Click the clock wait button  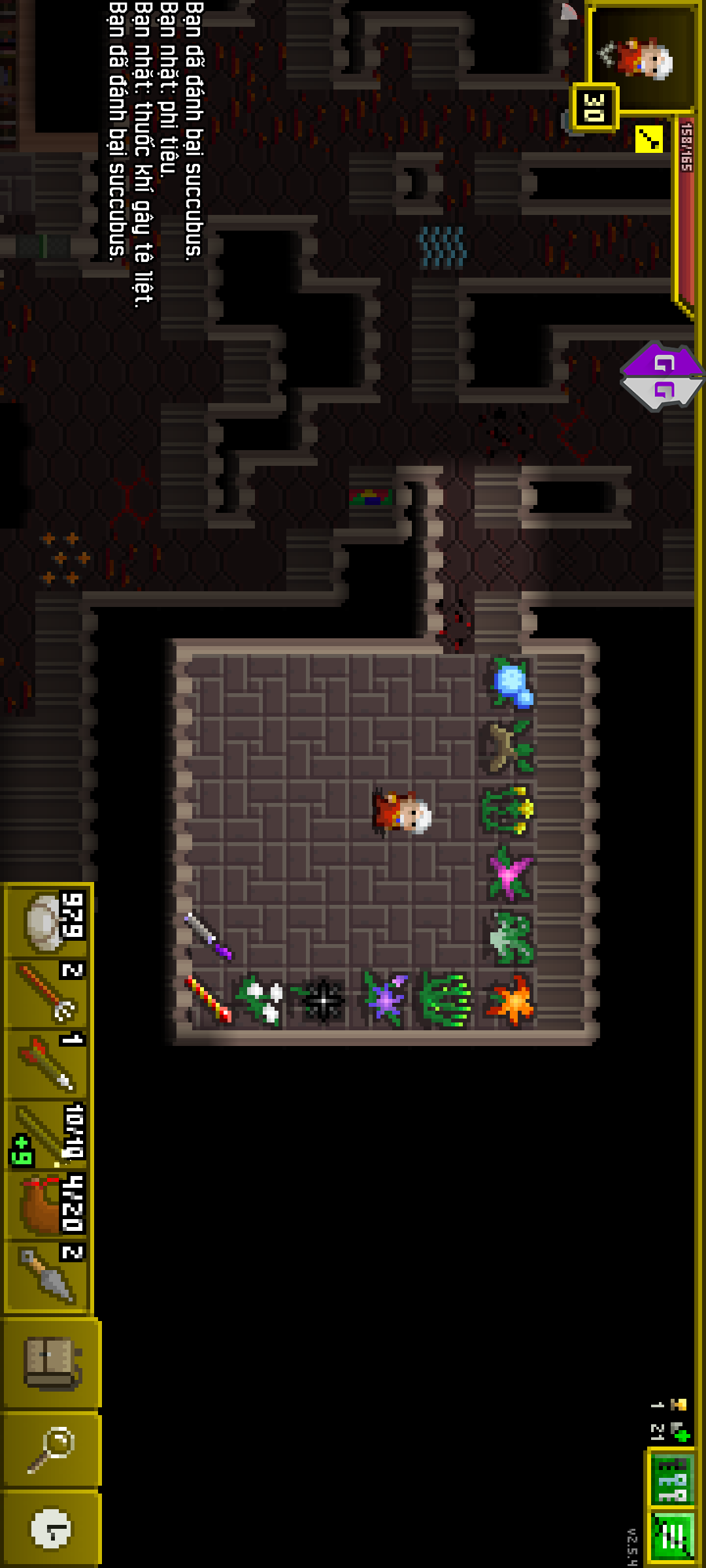click(x=51, y=1529)
